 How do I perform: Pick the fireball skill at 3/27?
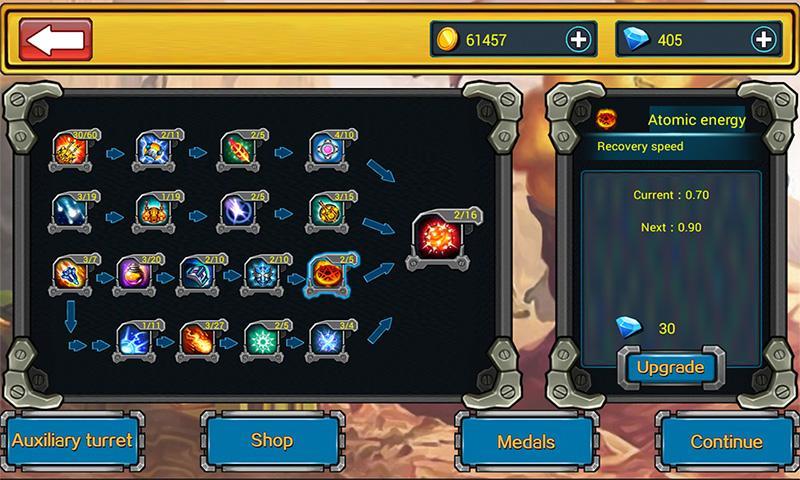[x=198, y=338]
